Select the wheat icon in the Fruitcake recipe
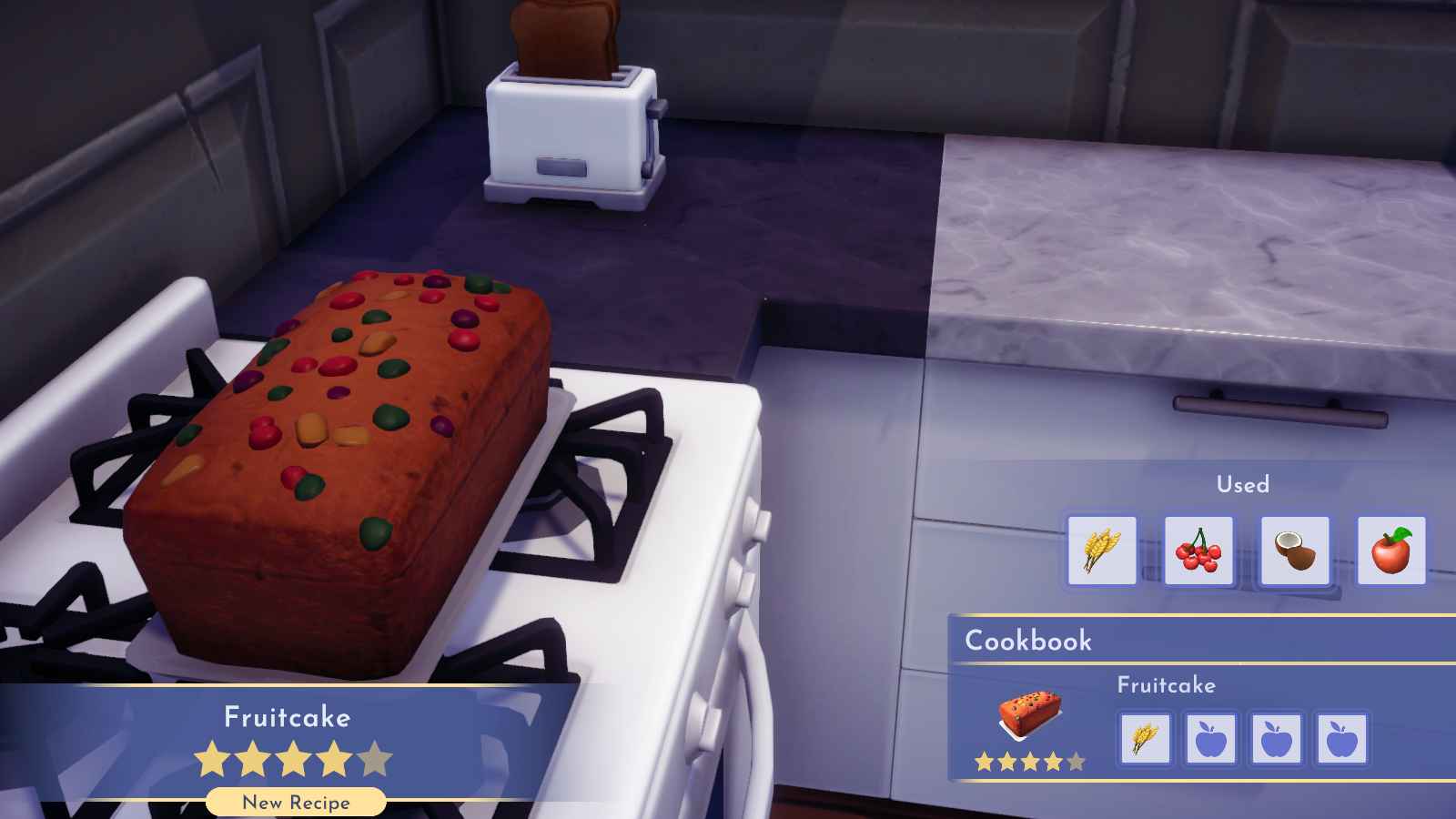Screen dimensions: 1456x819 [x=1145, y=740]
